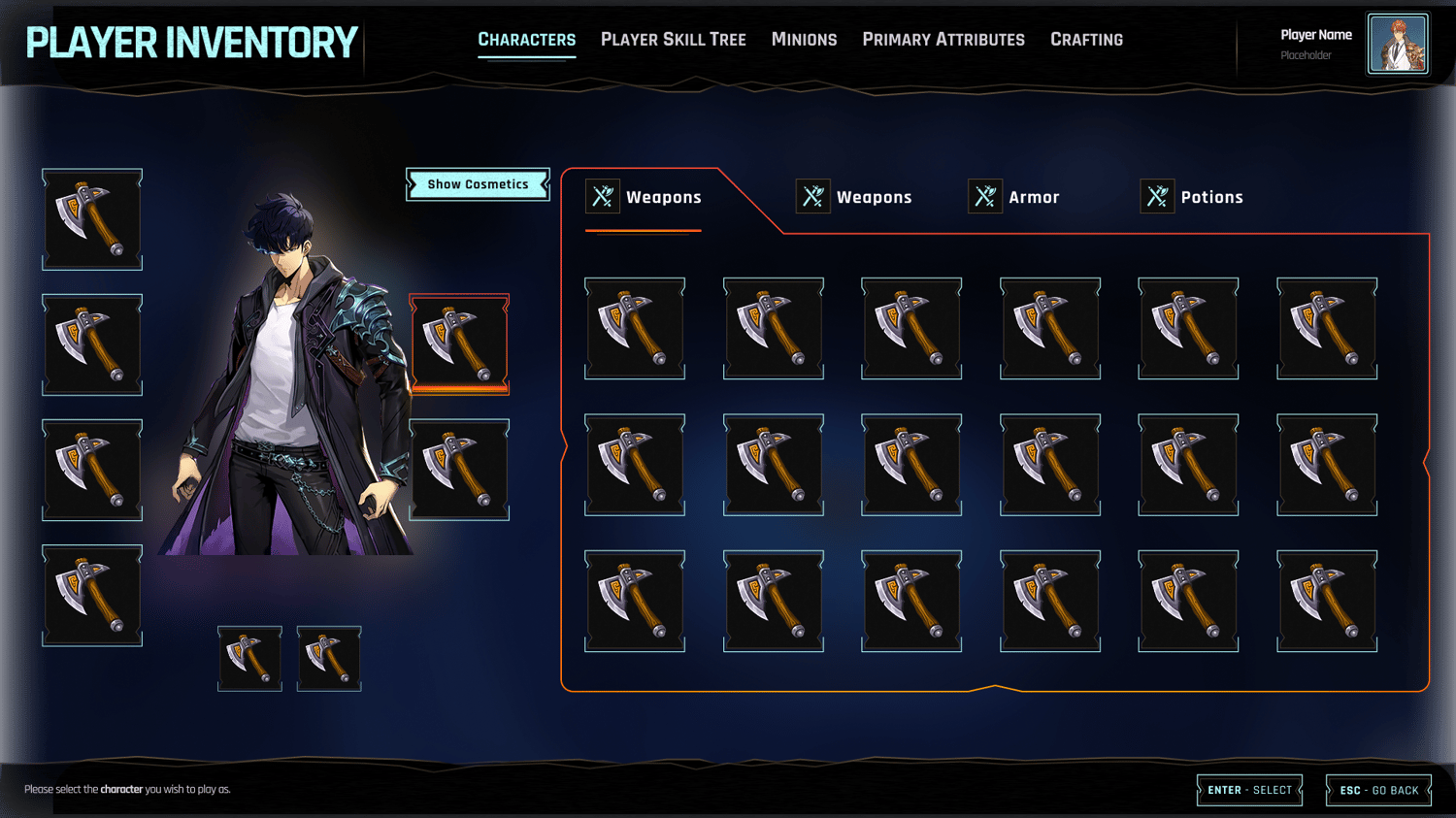Click the Enter - Select button
Image resolution: width=1456 pixels, height=818 pixels.
tap(1249, 790)
